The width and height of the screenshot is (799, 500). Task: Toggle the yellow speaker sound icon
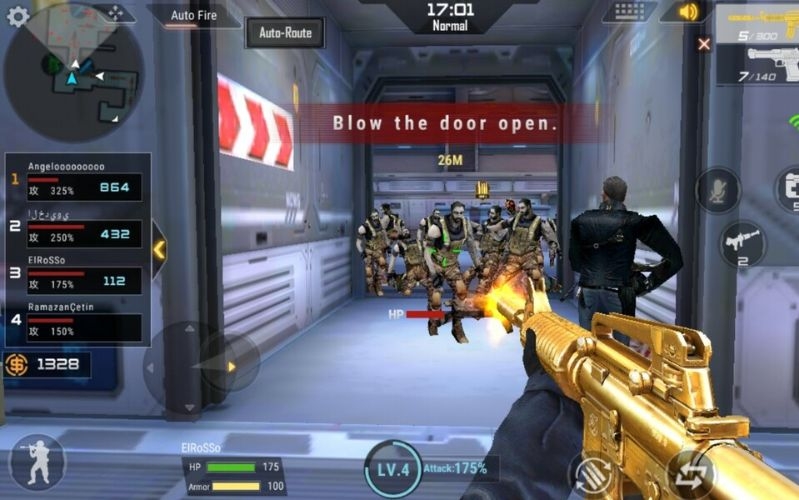tap(687, 12)
